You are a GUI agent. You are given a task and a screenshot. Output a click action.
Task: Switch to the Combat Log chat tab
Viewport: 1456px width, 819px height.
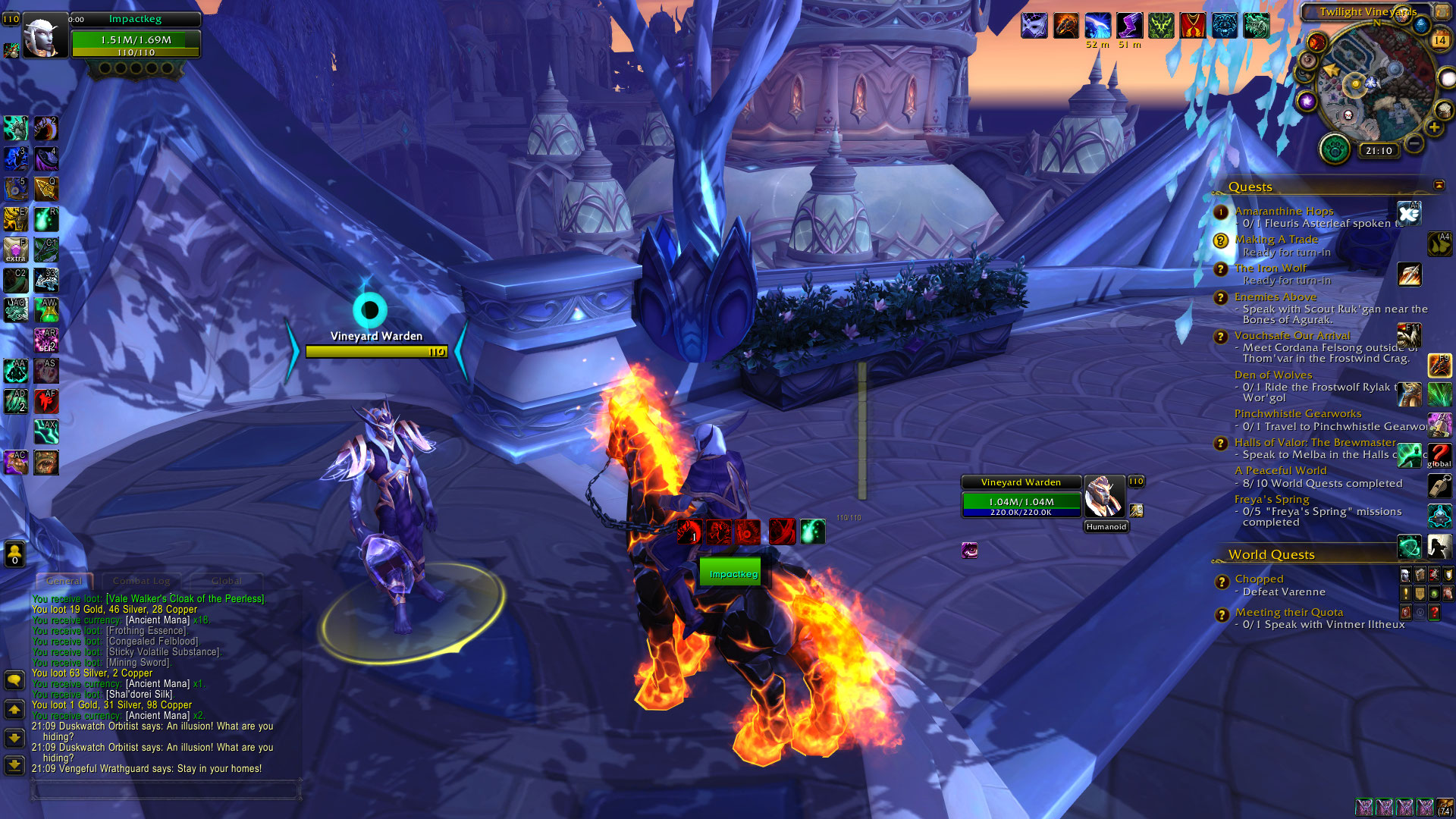point(141,581)
